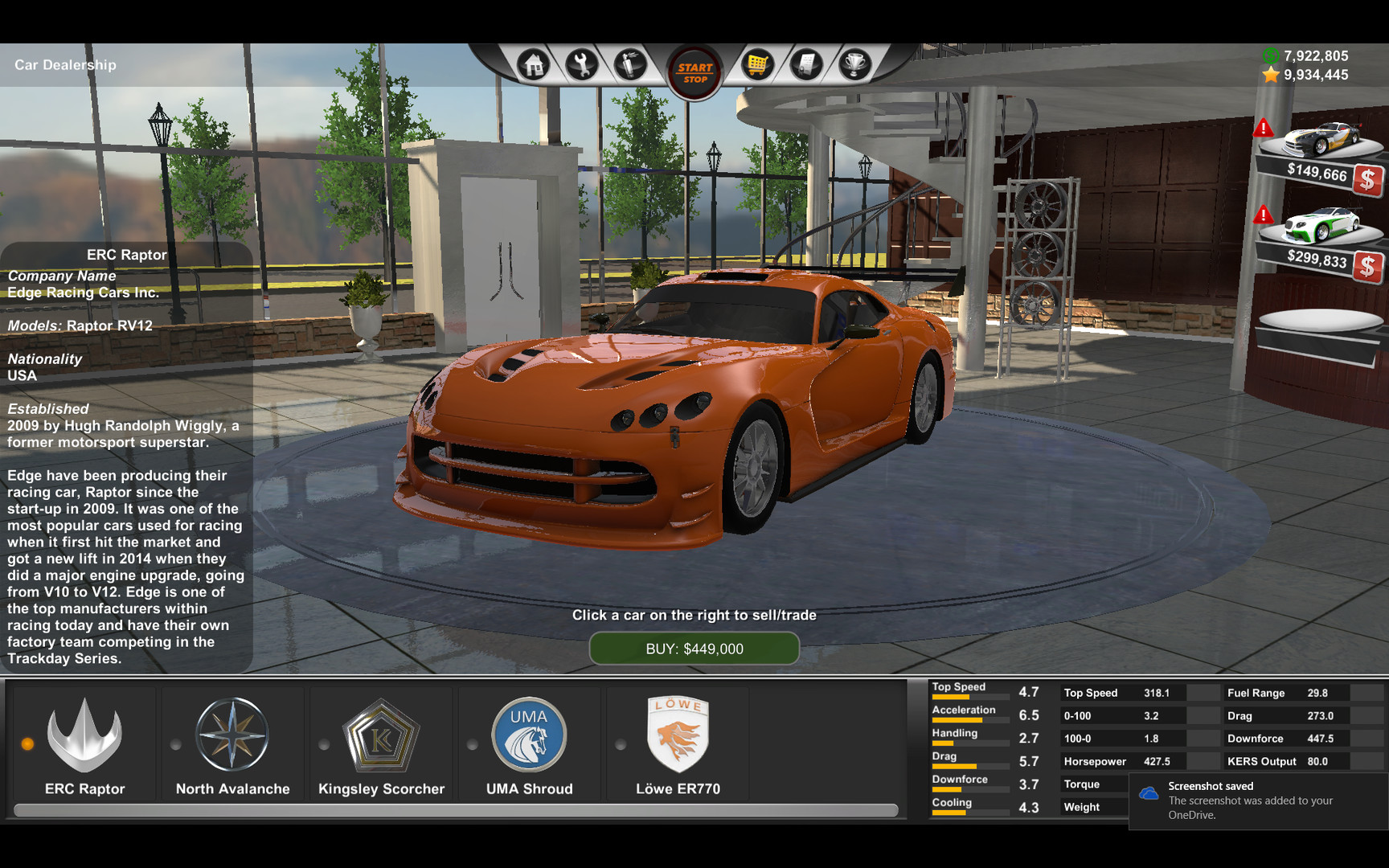1389x868 pixels.
Task: View championships via the trophy icon
Action: click(854, 64)
